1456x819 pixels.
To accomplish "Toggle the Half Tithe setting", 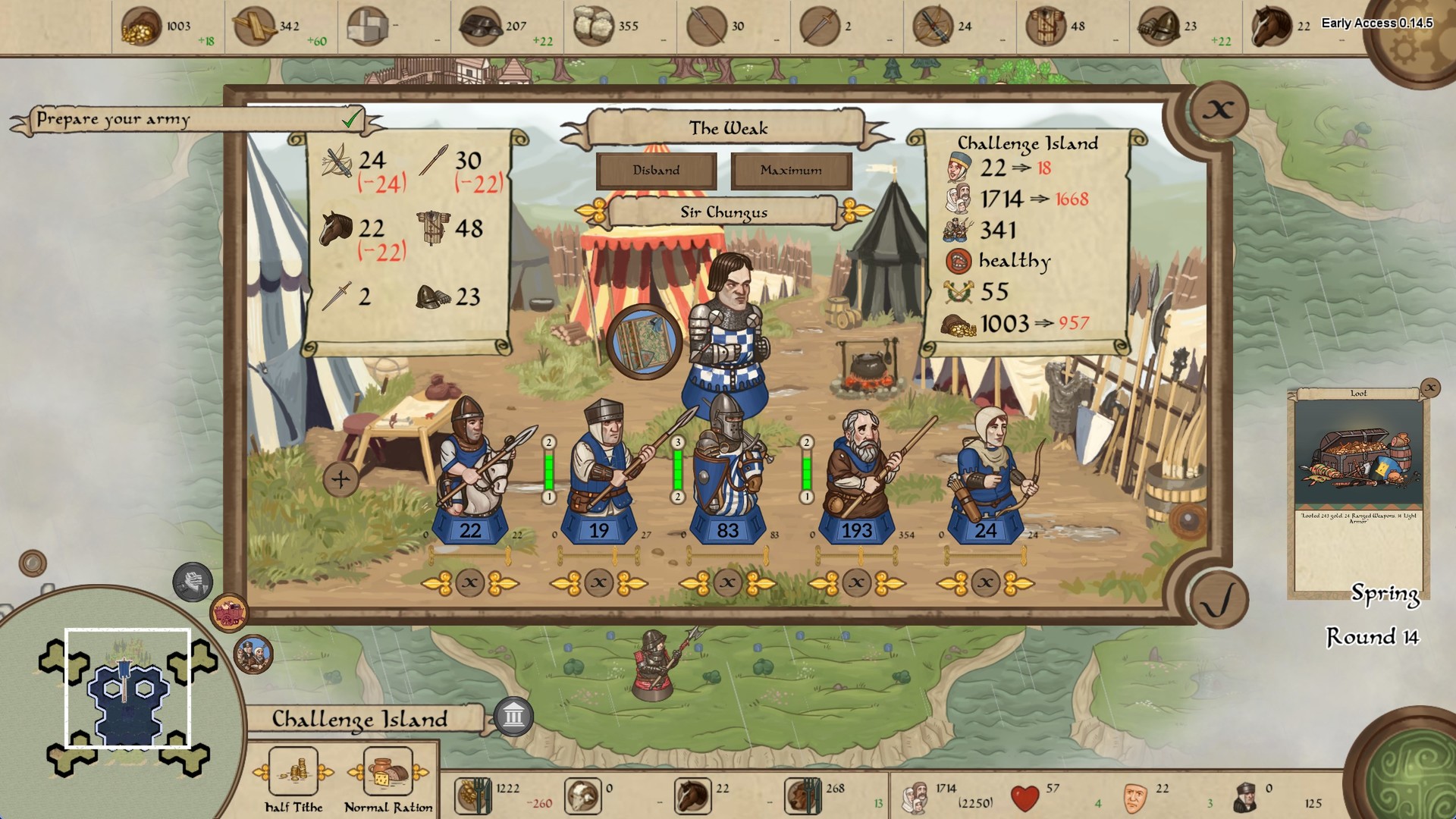I will [294, 772].
